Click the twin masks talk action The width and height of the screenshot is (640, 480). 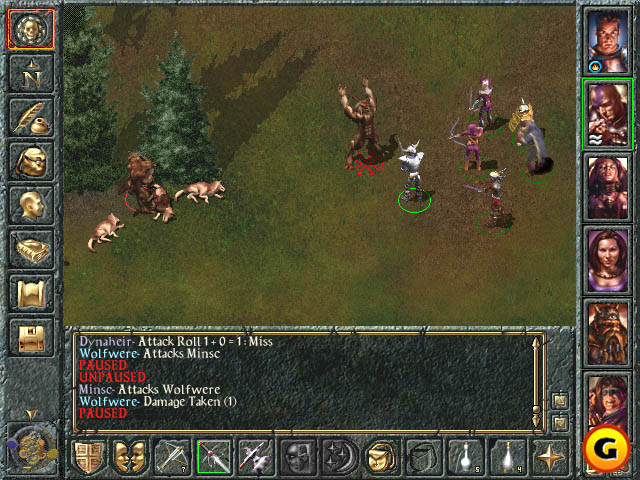pyautogui.click(x=130, y=457)
